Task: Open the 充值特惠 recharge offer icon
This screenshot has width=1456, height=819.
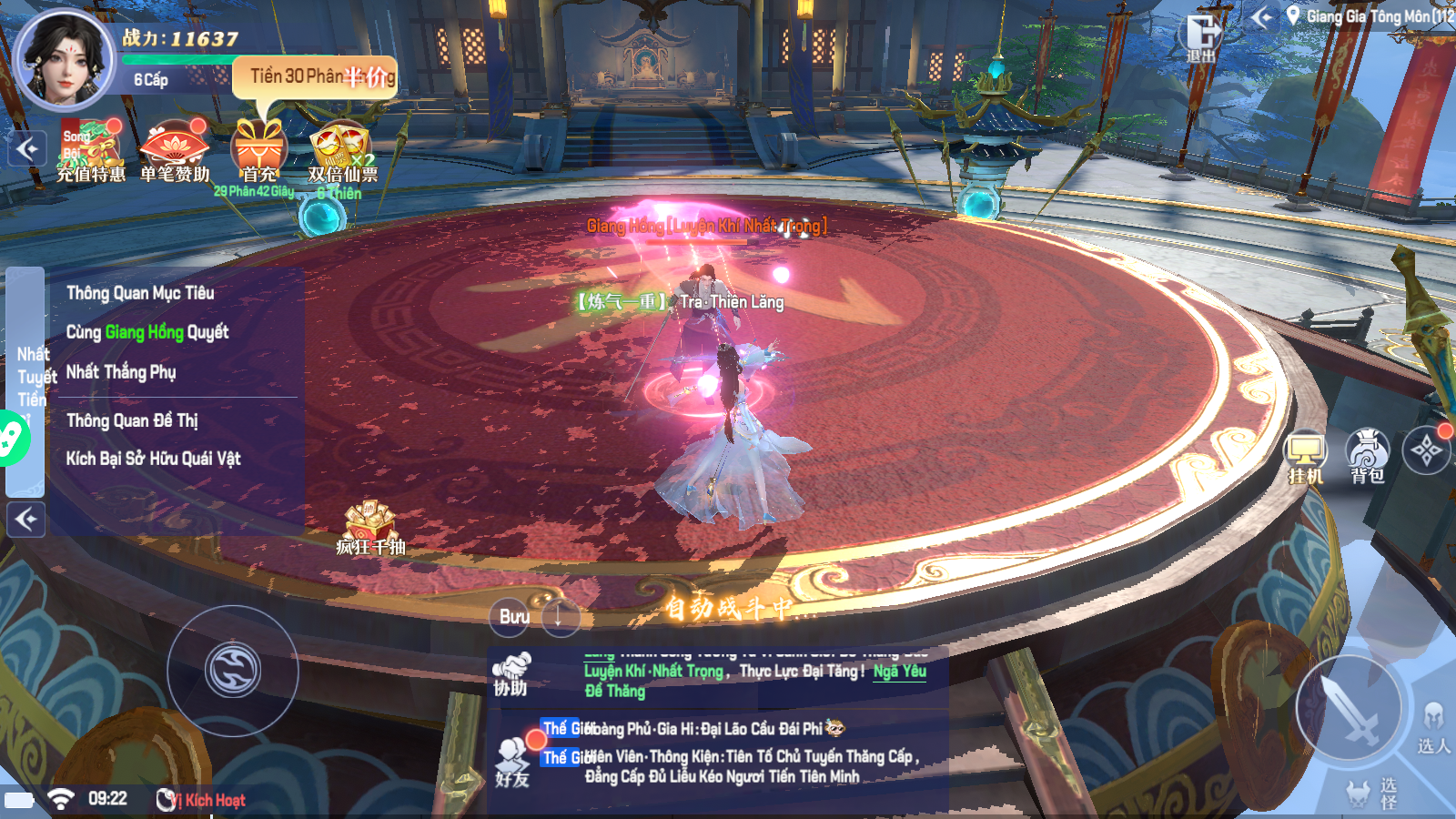Action: 91,150
